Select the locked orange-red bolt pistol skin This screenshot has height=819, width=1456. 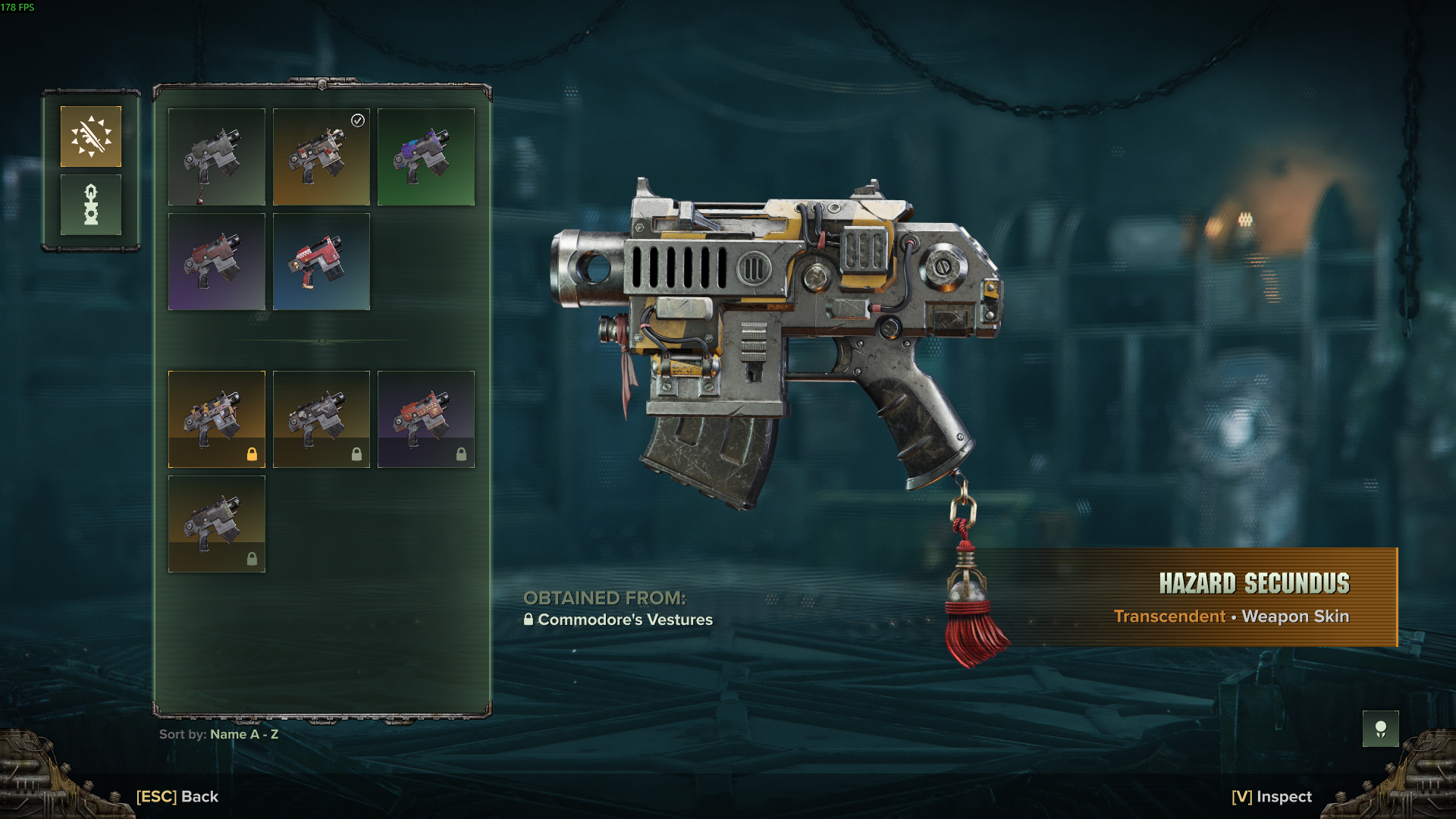(426, 419)
